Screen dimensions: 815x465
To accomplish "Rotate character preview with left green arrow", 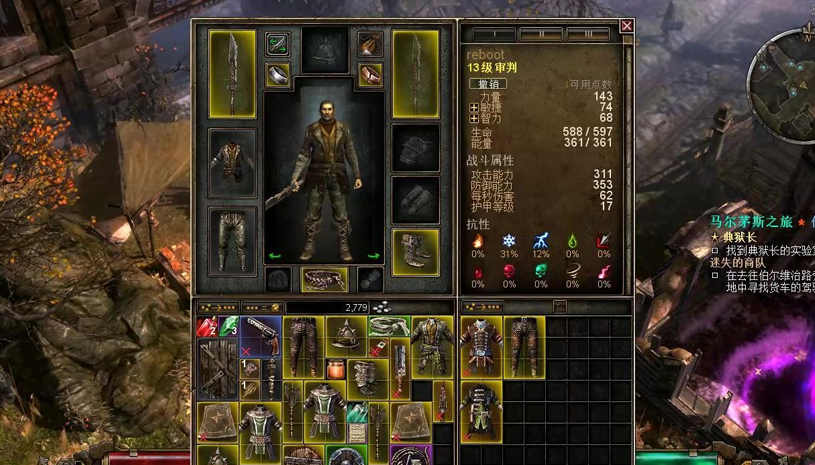I will tap(275, 256).
